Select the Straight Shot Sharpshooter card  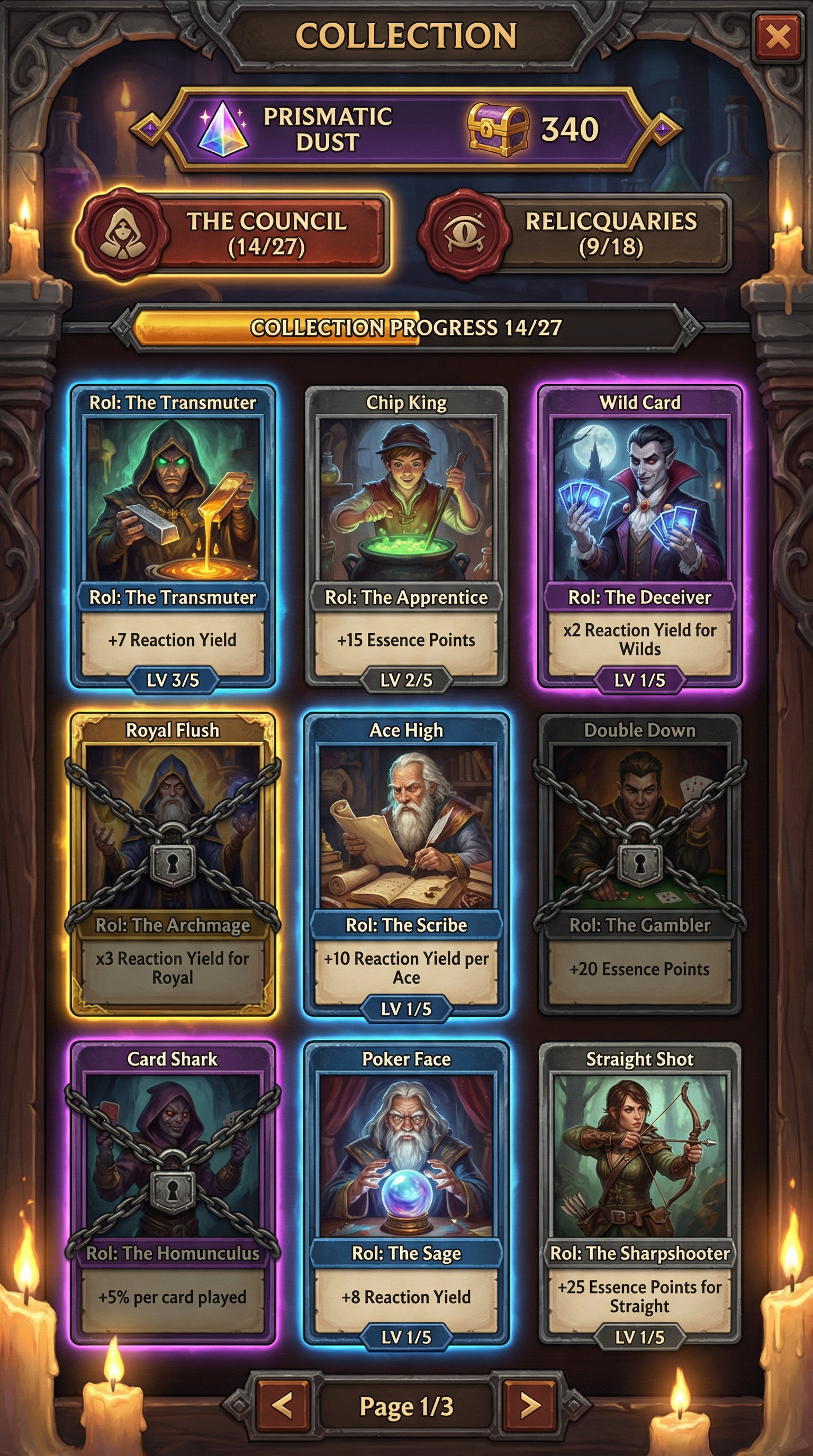(639, 1191)
